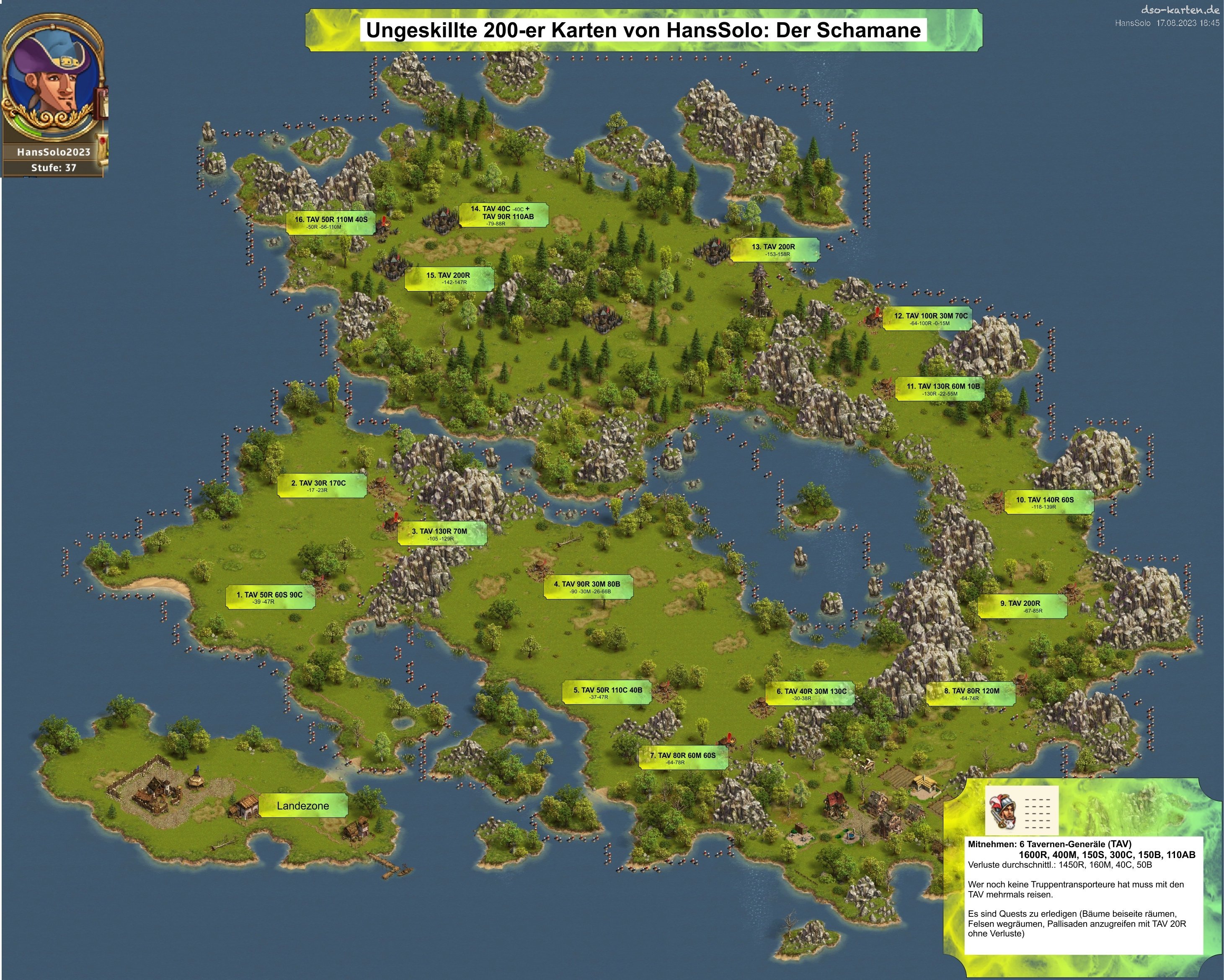Select camp marker 16 TAV 50R 110M 40S
The image size is (1224, 980).
[331, 222]
